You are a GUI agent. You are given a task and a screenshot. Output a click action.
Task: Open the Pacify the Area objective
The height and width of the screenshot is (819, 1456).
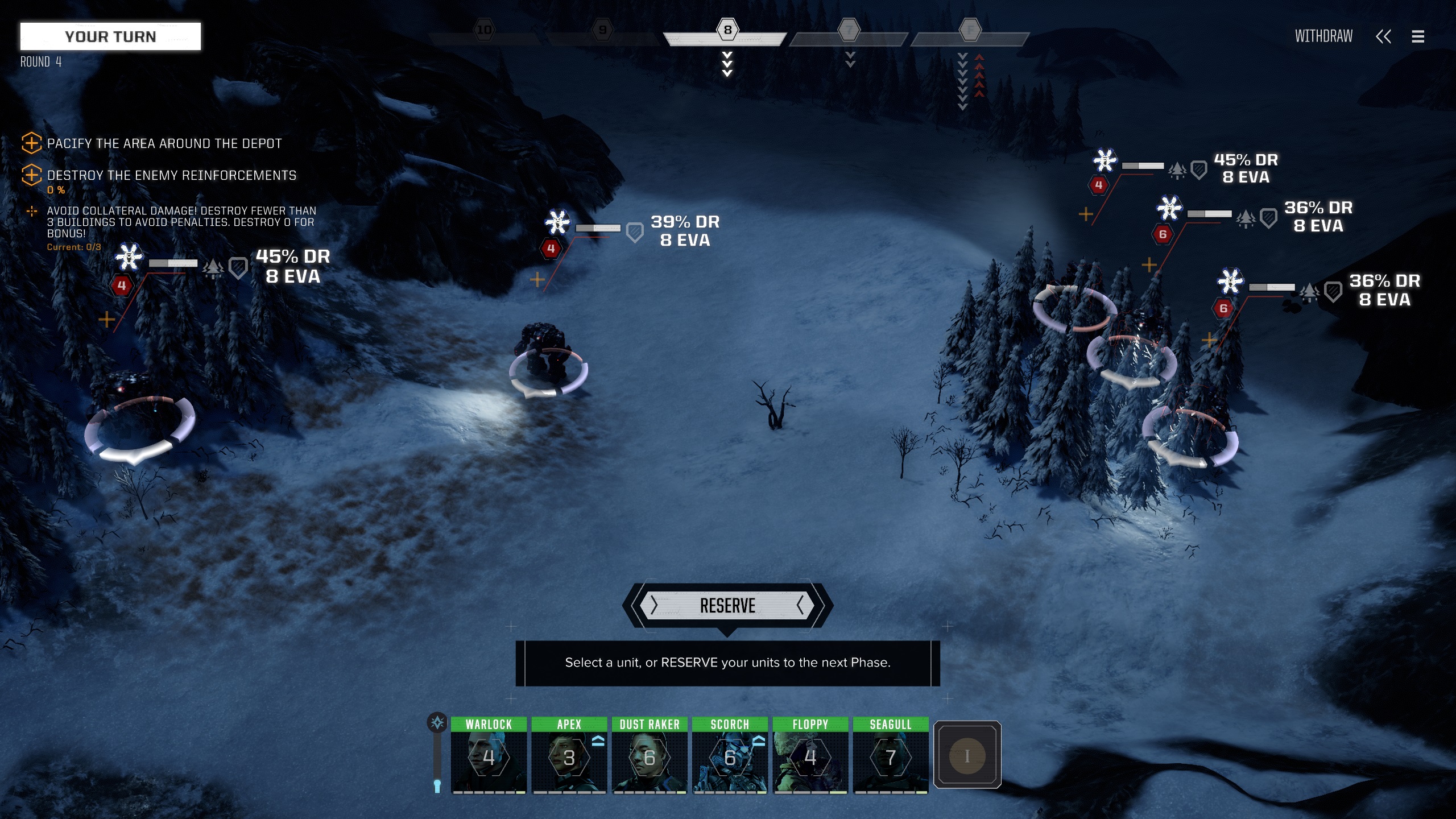pos(164,143)
